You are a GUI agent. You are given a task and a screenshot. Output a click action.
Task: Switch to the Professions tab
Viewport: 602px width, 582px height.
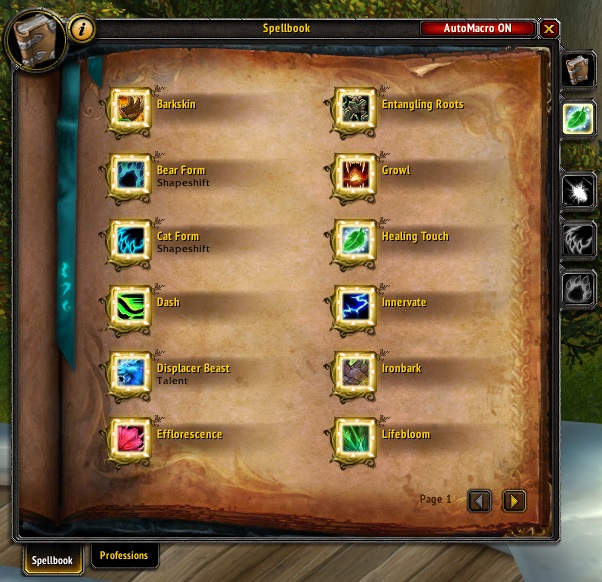tap(124, 556)
